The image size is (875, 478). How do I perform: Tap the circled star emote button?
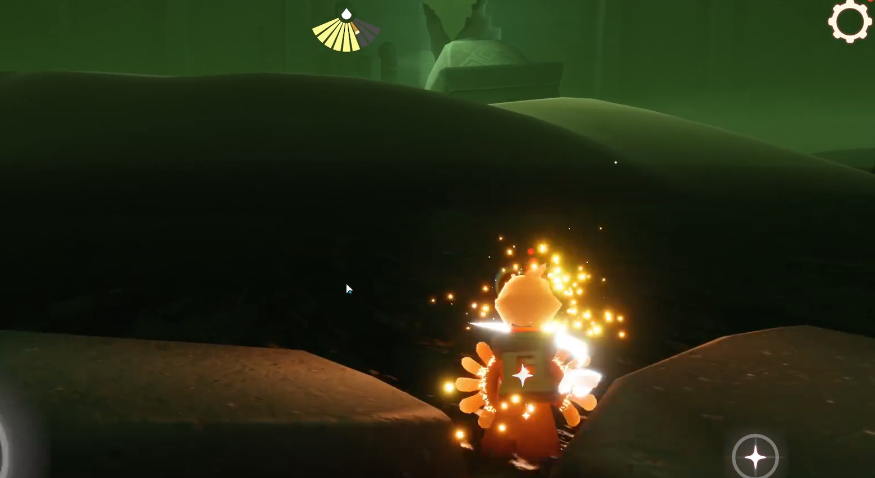[x=755, y=457]
